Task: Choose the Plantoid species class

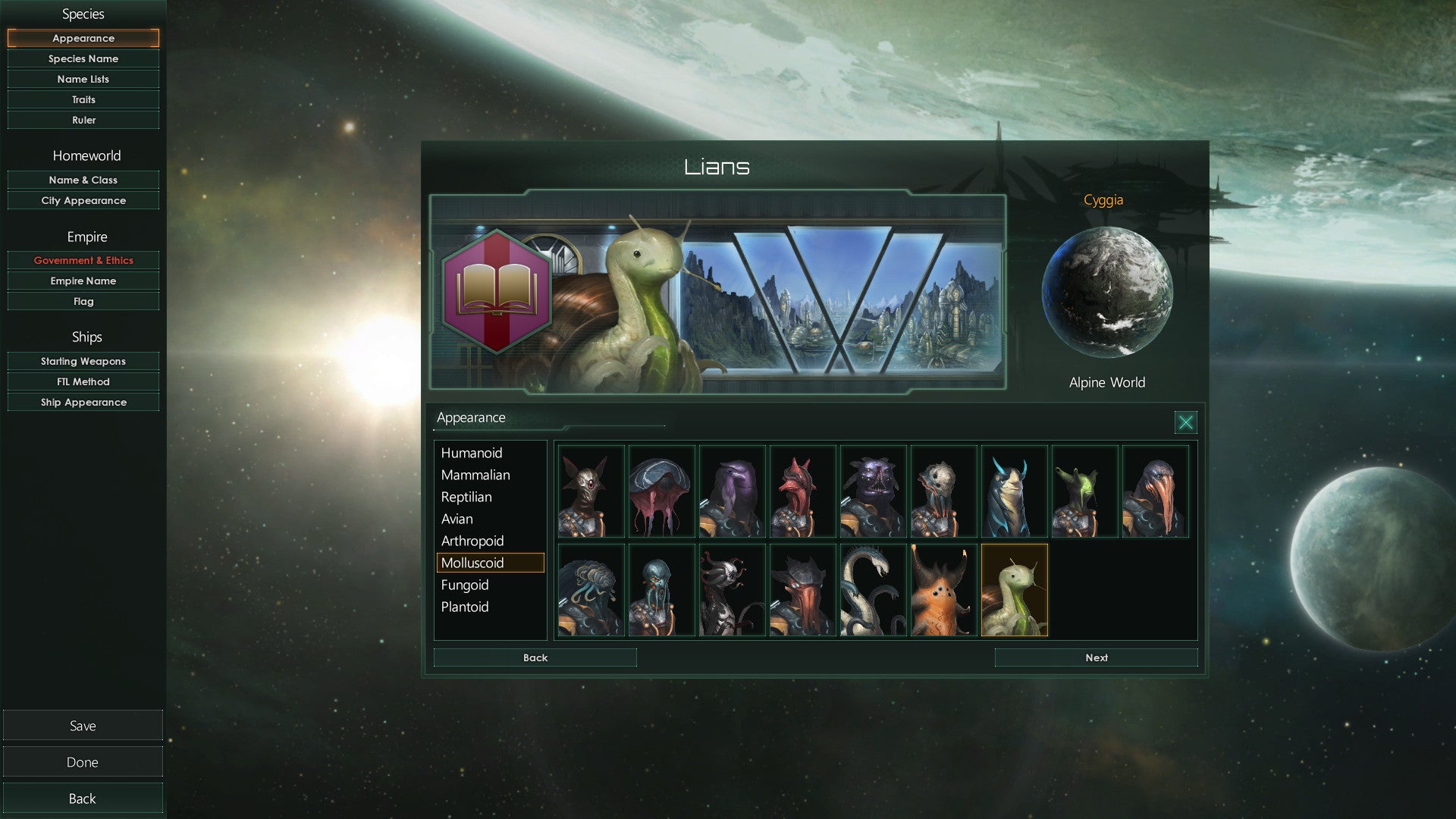Action: click(465, 607)
